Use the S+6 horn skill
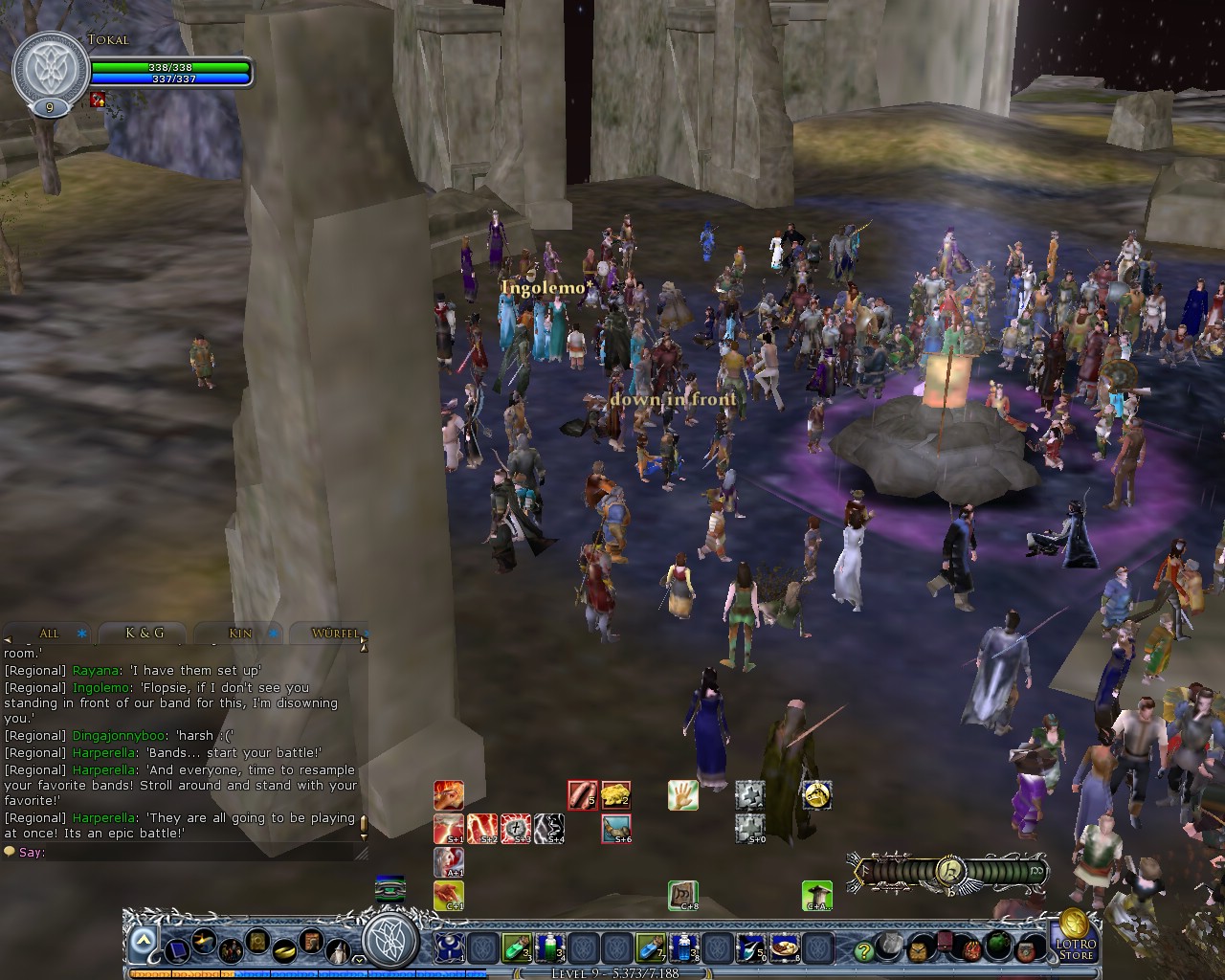The width and height of the screenshot is (1225, 980). 617,829
